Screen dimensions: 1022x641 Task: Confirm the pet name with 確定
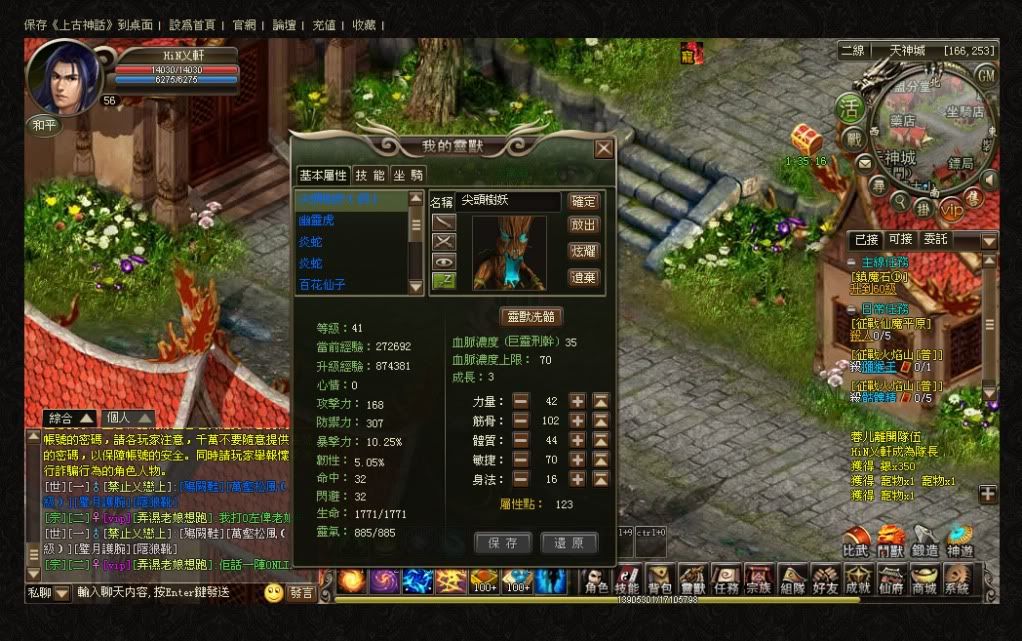[583, 202]
